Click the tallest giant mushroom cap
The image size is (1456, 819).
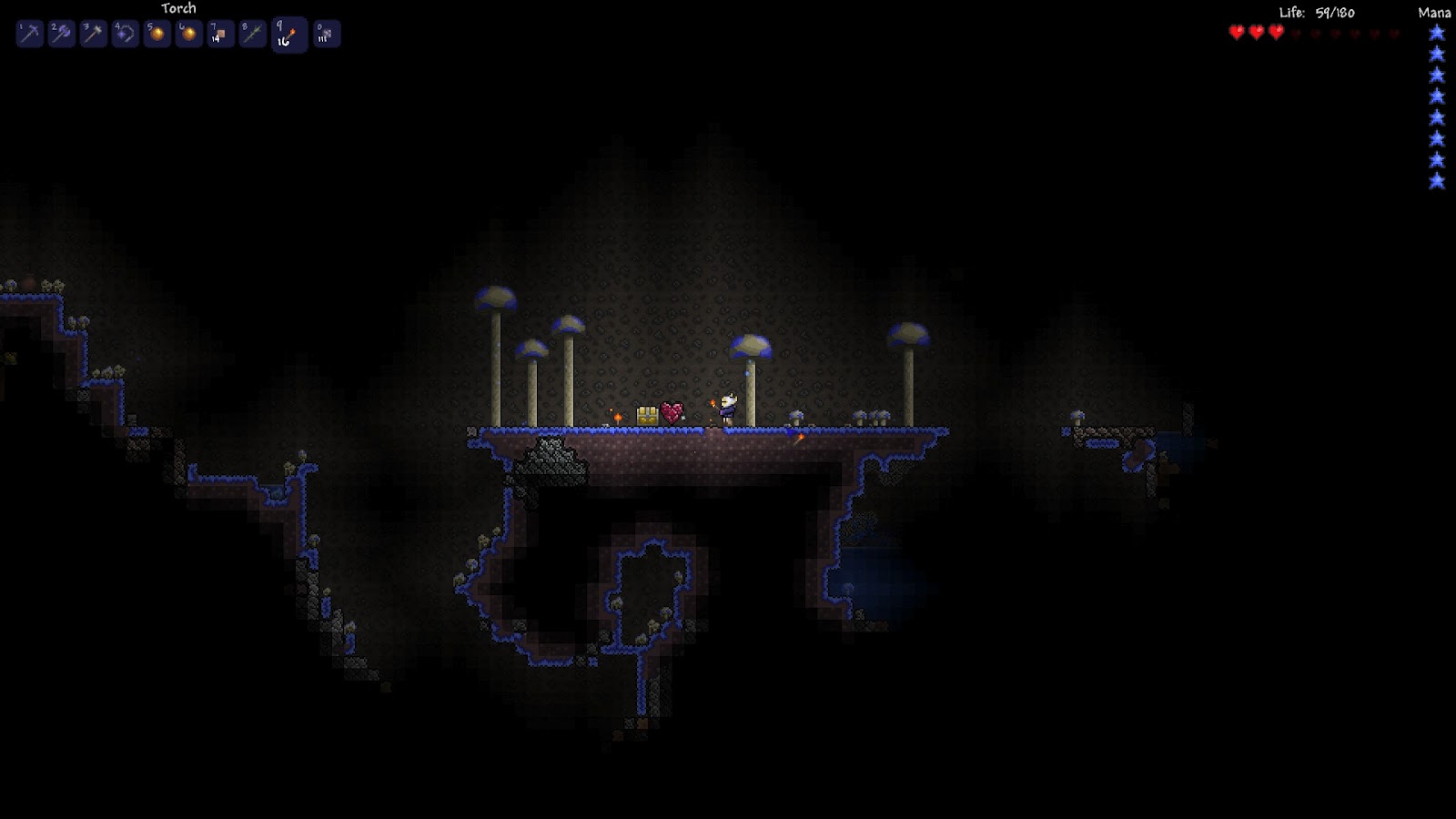(x=496, y=298)
